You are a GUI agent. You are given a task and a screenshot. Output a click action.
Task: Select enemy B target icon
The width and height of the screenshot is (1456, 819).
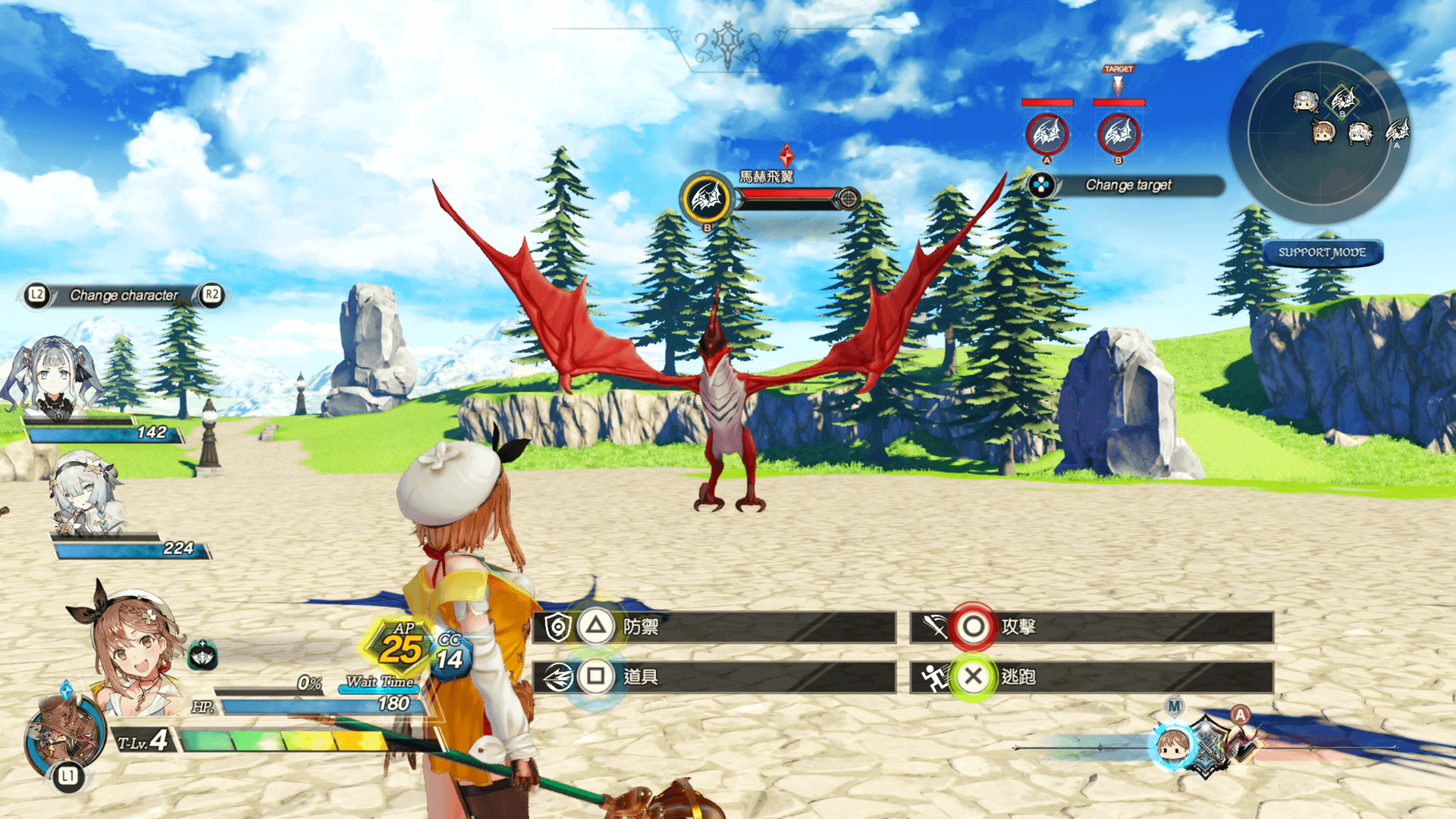pyautogui.click(x=1118, y=135)
